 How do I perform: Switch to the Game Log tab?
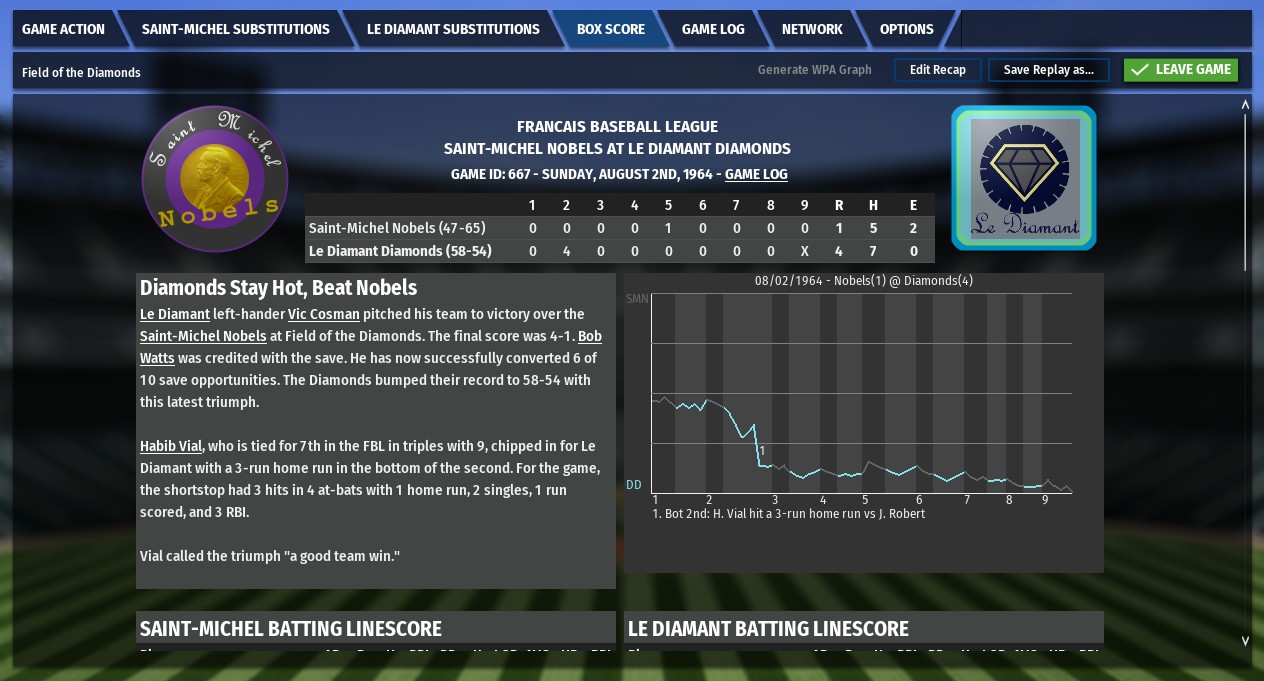click(x=712, y=29)
